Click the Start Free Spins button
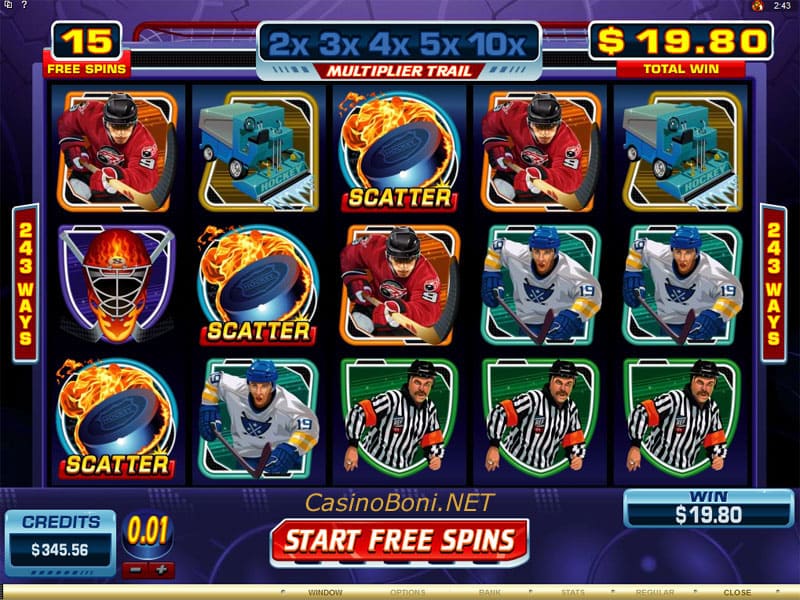800x600 pixels. click(x=399, y=541)
